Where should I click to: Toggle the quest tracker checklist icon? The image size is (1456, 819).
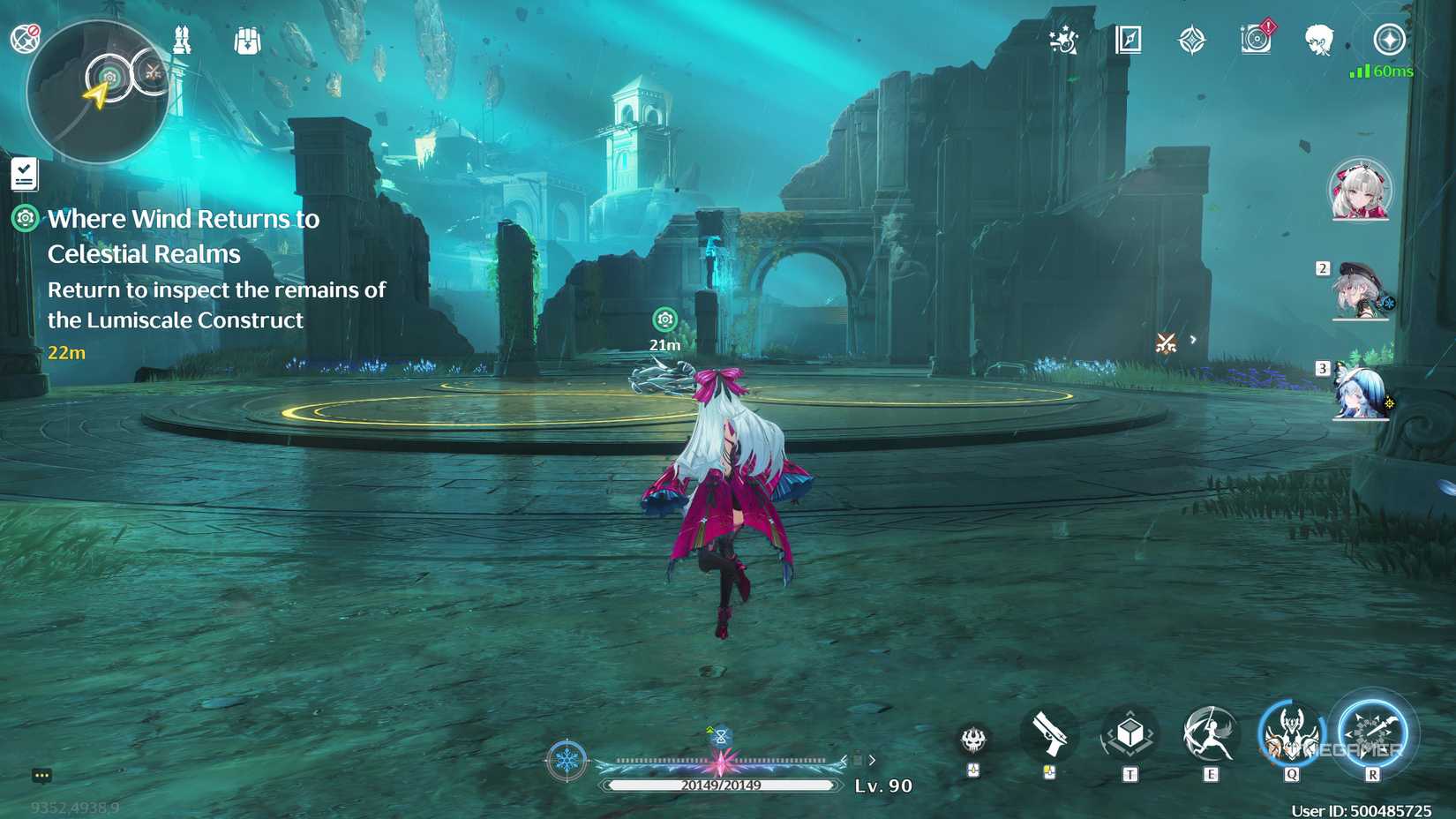coord(26,173)
